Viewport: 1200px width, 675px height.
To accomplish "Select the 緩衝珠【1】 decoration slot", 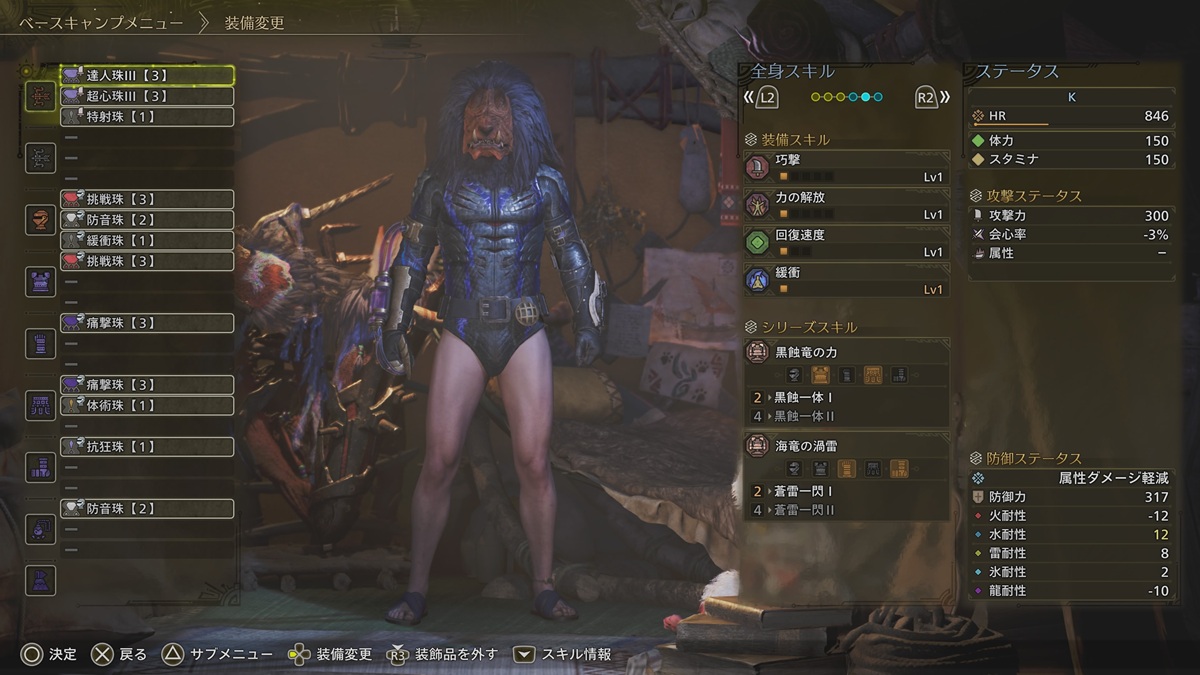I will [147, 240].
